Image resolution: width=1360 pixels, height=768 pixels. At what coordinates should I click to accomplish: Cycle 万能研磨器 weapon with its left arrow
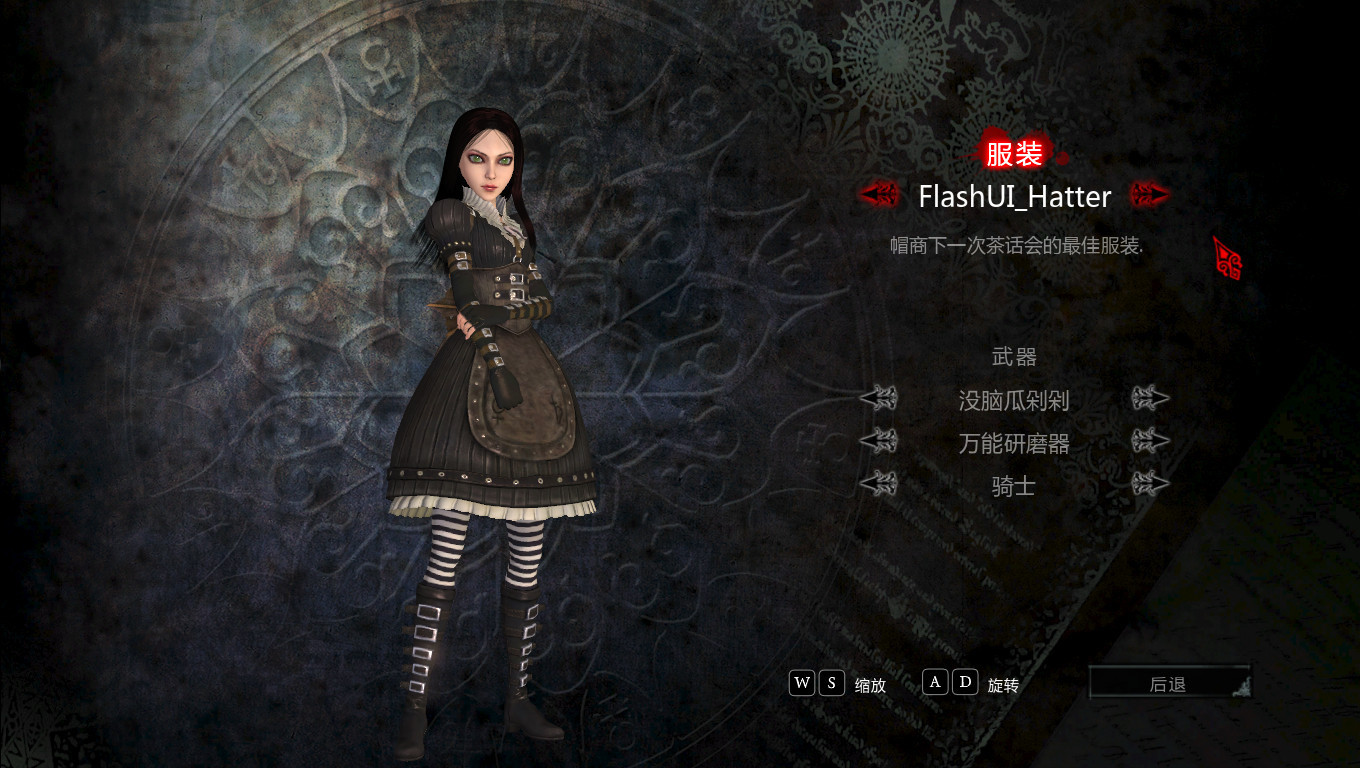(879, 441)
